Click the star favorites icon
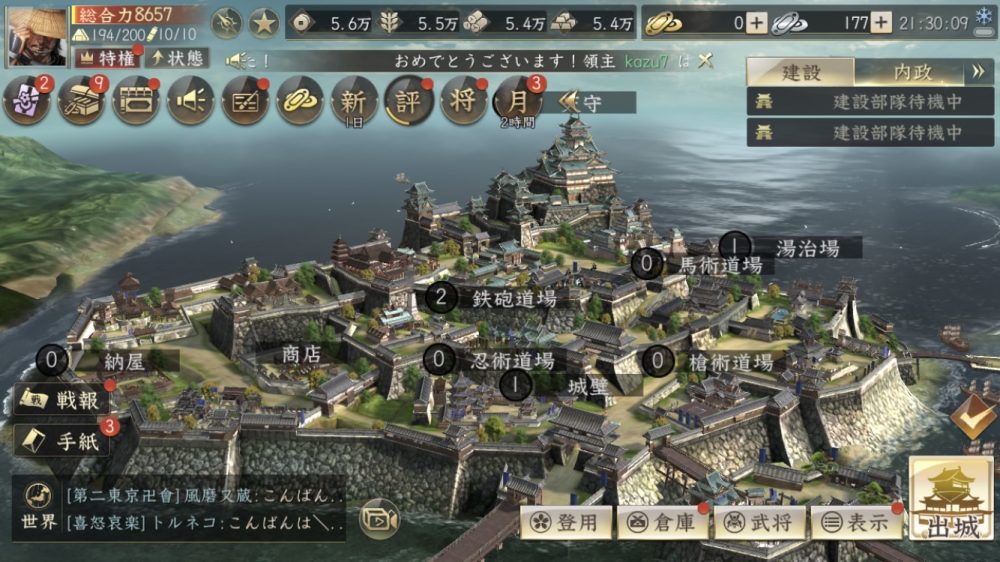The width and height of the screenshot is (1000, 562). [263, 22]
